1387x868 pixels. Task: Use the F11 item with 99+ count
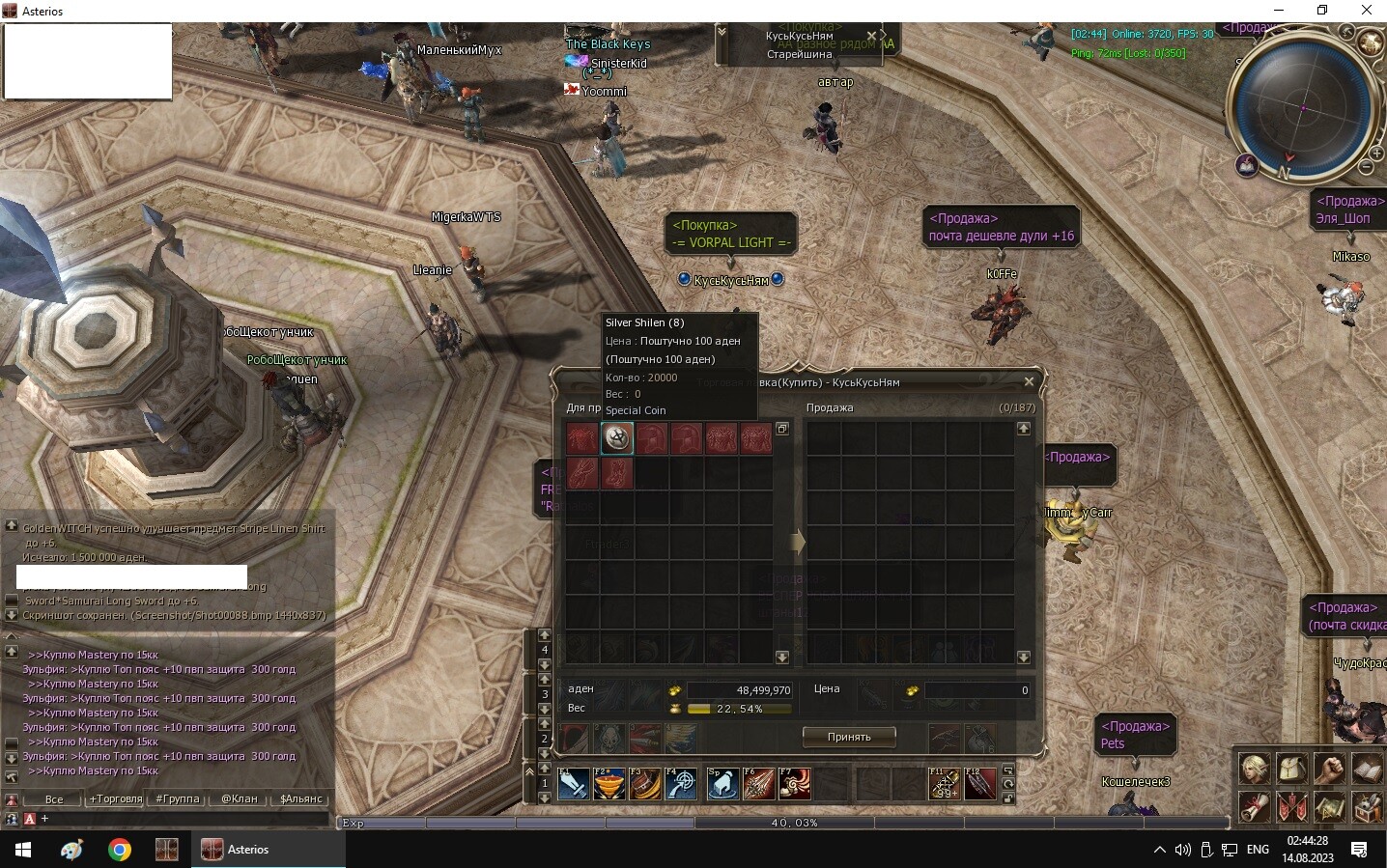click(x=944, y=784)
